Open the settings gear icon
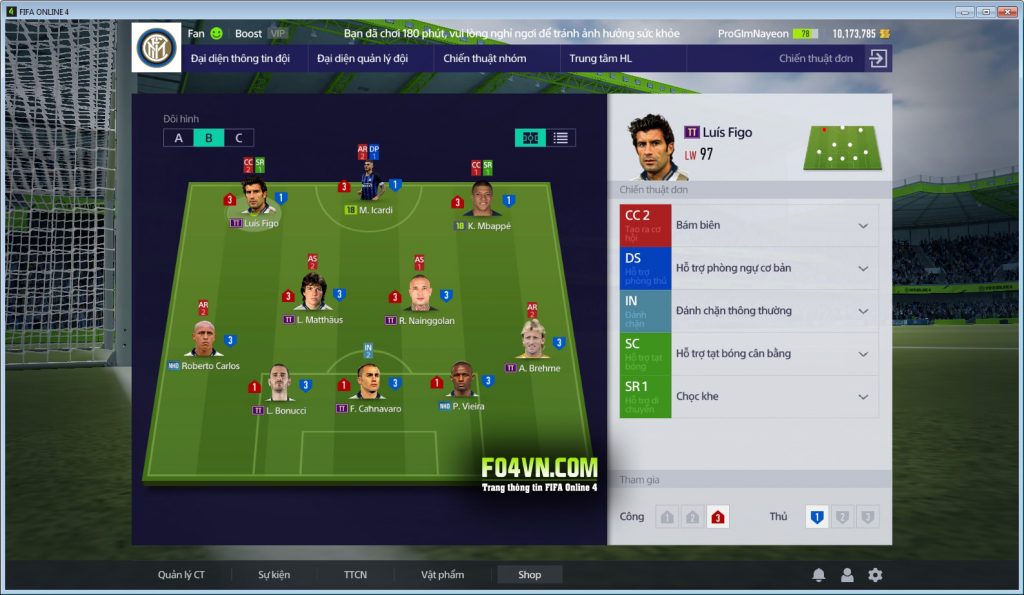 pos(875,575)
